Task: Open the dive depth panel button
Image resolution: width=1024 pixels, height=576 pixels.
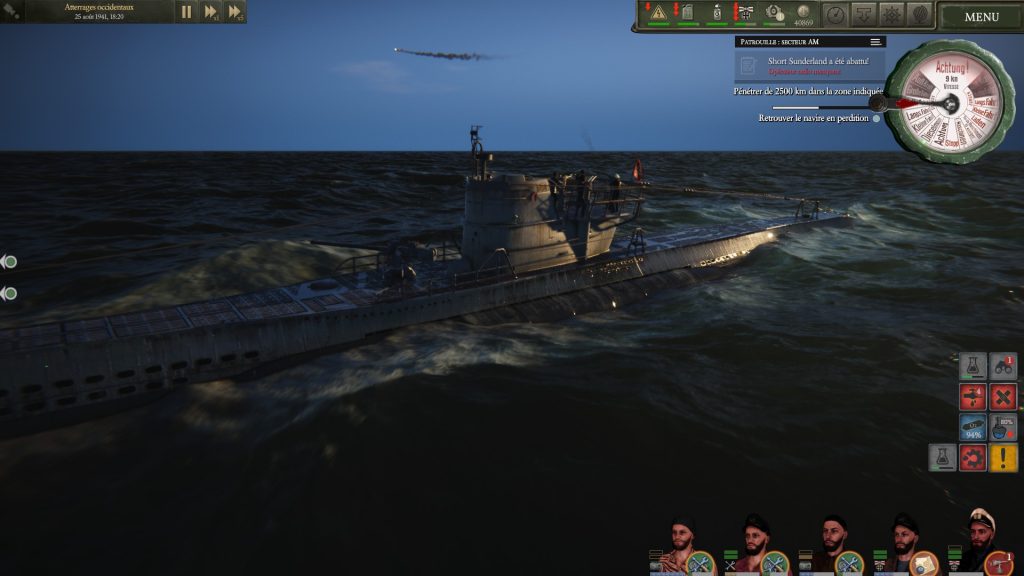Action: tap(863, 14)
